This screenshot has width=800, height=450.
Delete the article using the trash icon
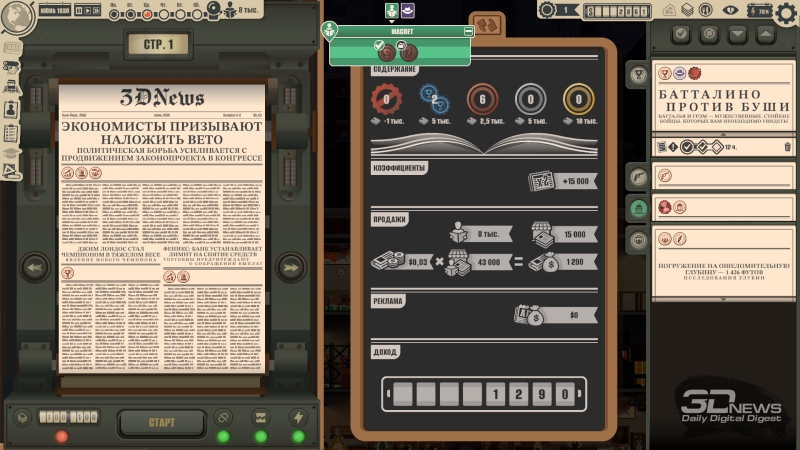pos(787,147)
